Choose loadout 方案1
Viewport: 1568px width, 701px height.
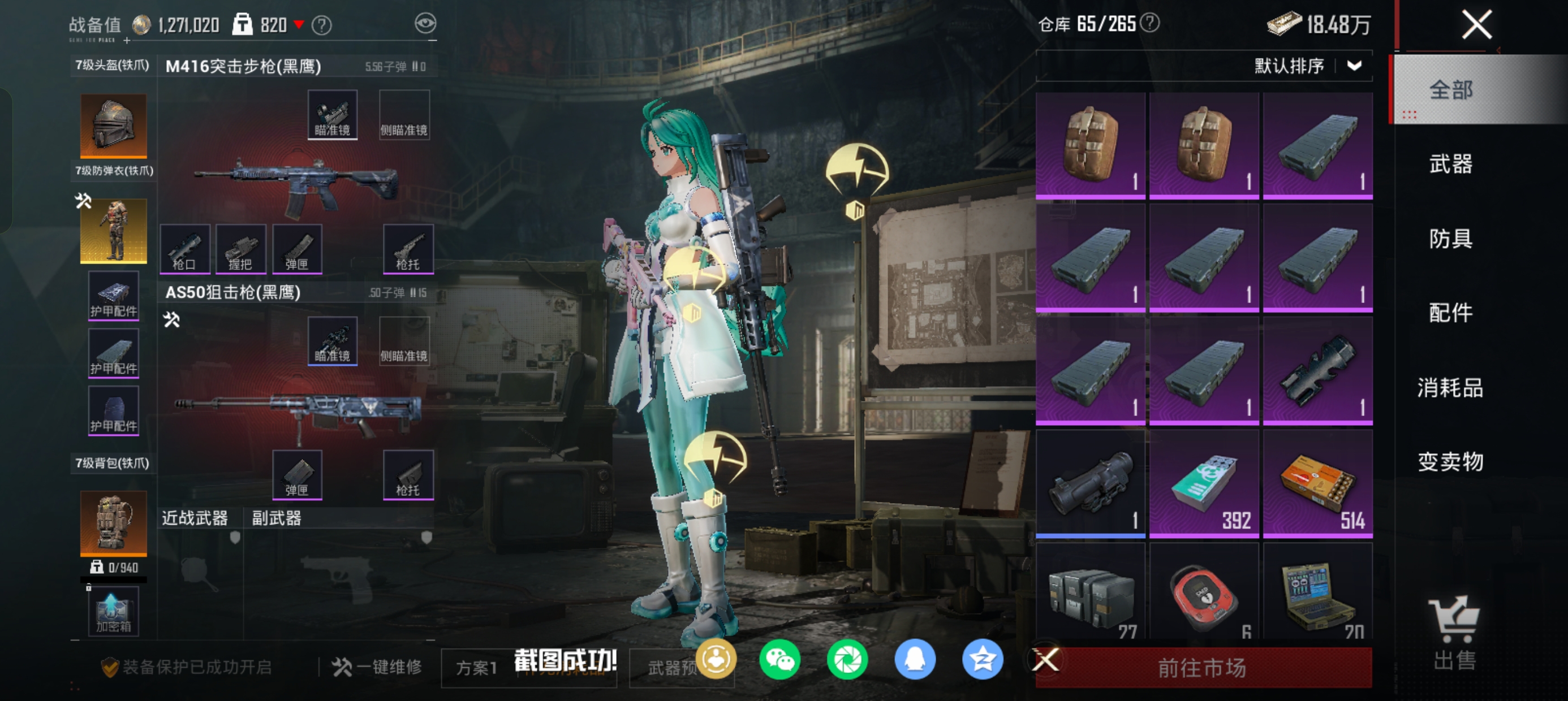click(x=477, y=668)
